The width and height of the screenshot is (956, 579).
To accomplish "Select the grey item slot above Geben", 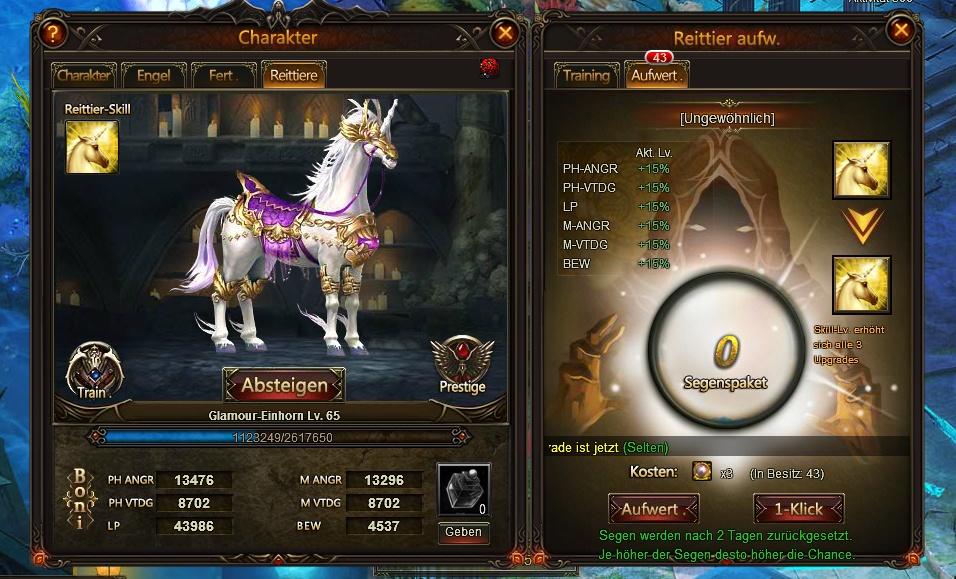I will (464, 491).
